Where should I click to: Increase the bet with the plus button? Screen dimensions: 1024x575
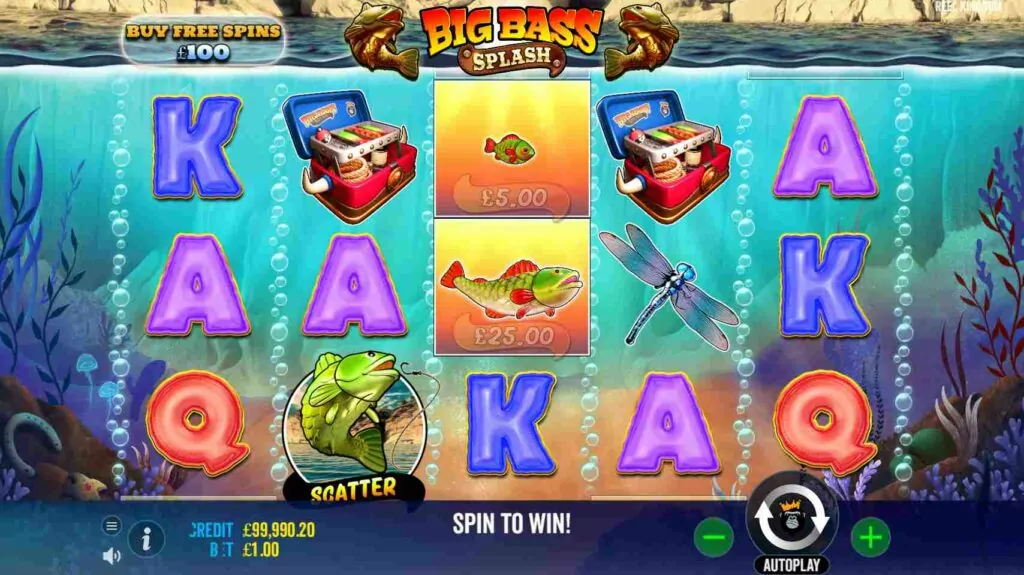[870, 538]
